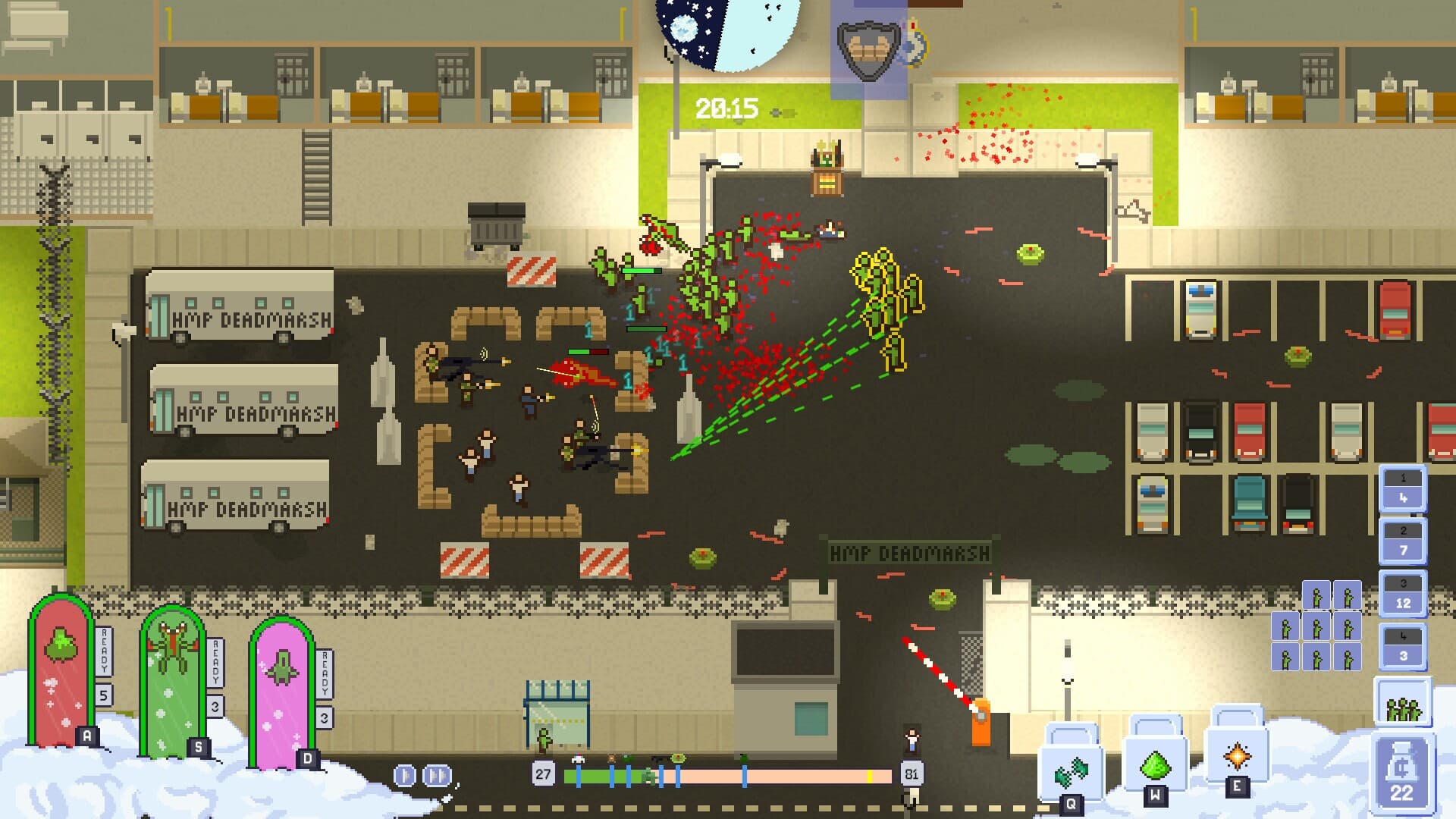This screenshot has height=819, width=1456.
Task: Enable fast-forward game speed
Action: pos(436,773)
